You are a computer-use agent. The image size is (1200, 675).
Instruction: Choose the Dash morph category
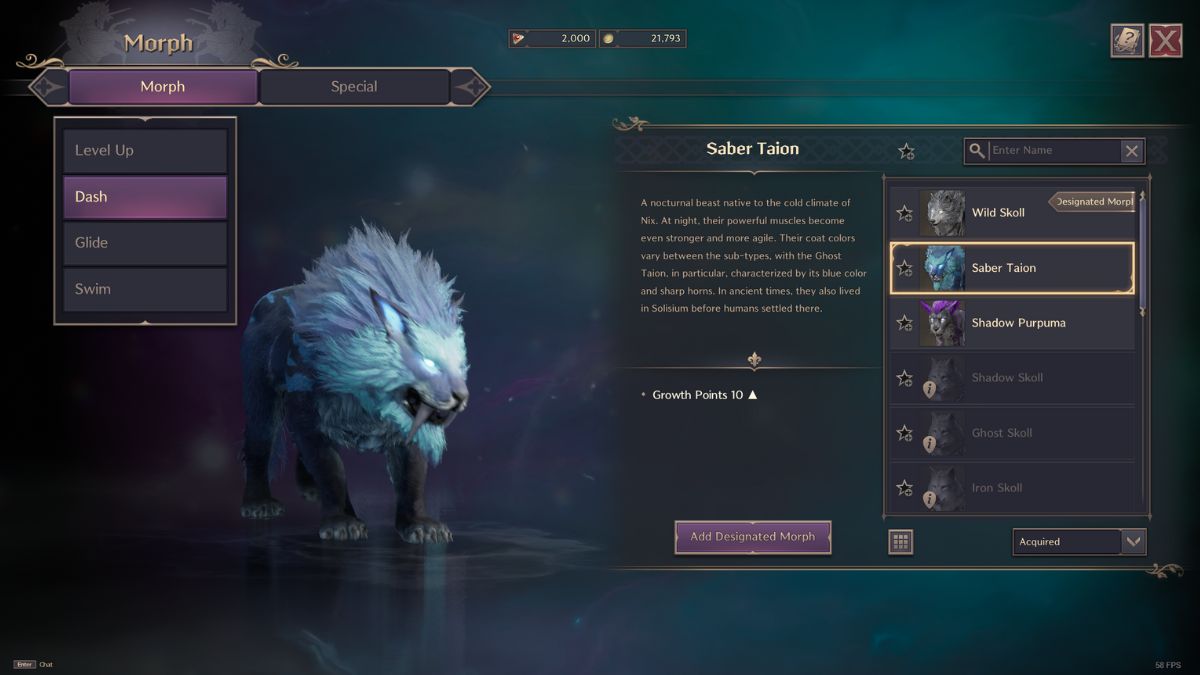pos(145,197)
